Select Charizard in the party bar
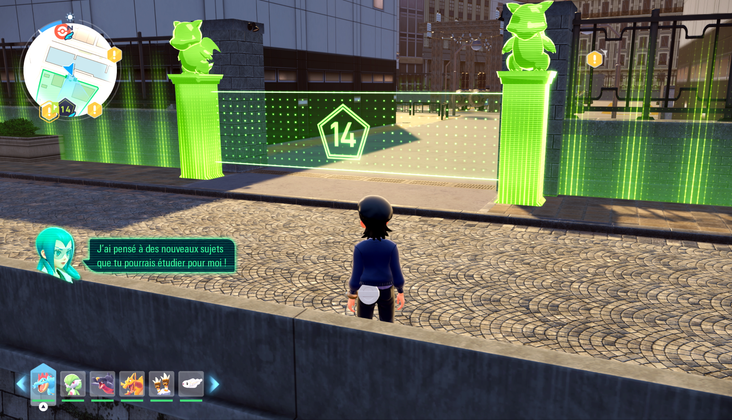 [132, 384]
